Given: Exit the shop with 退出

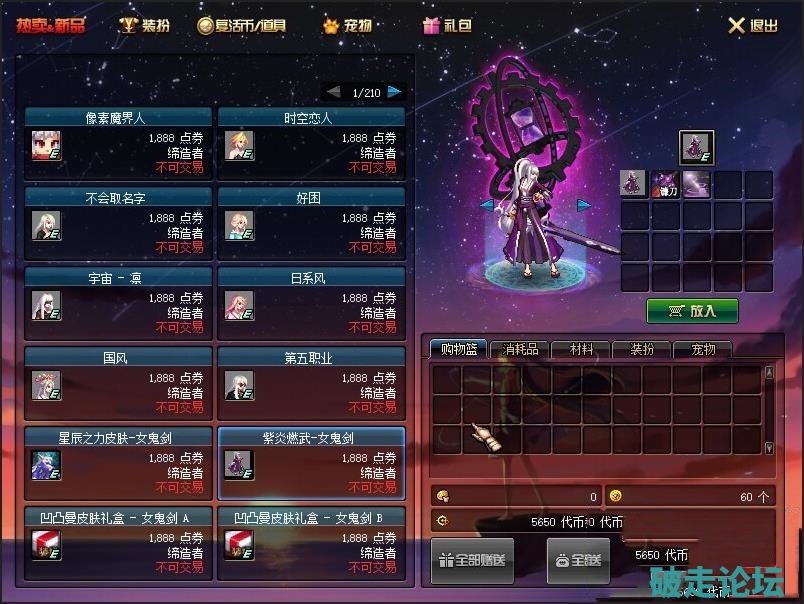Looking at the screenshot, I should [x=752, y=26].
